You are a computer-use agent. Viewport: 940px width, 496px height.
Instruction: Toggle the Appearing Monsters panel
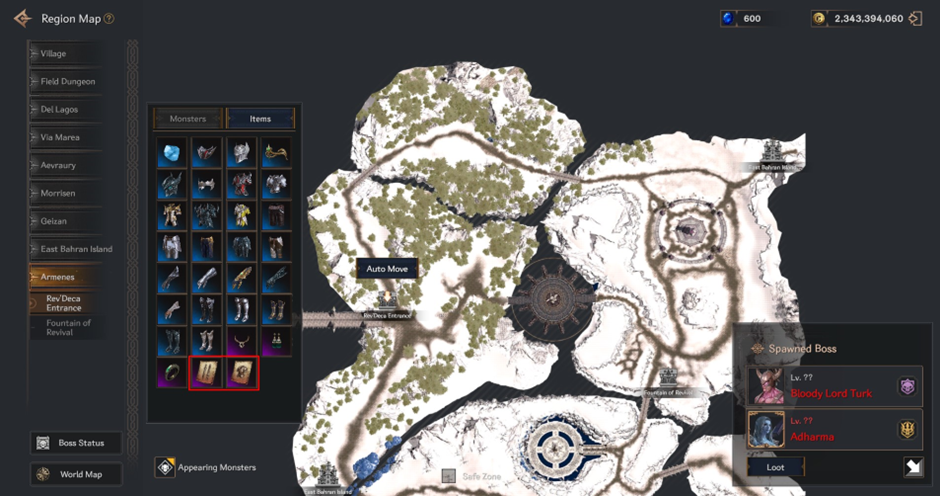pos(206,467)
